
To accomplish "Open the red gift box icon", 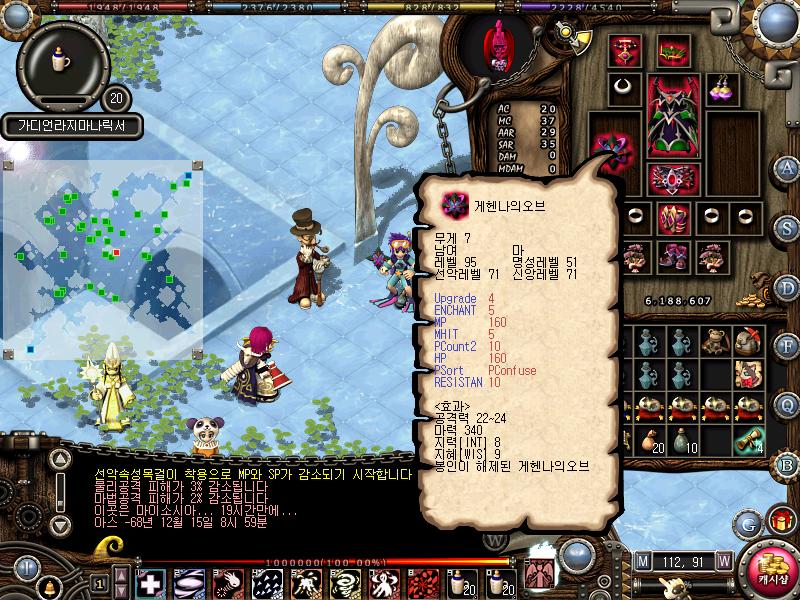I will coord(779,520).
